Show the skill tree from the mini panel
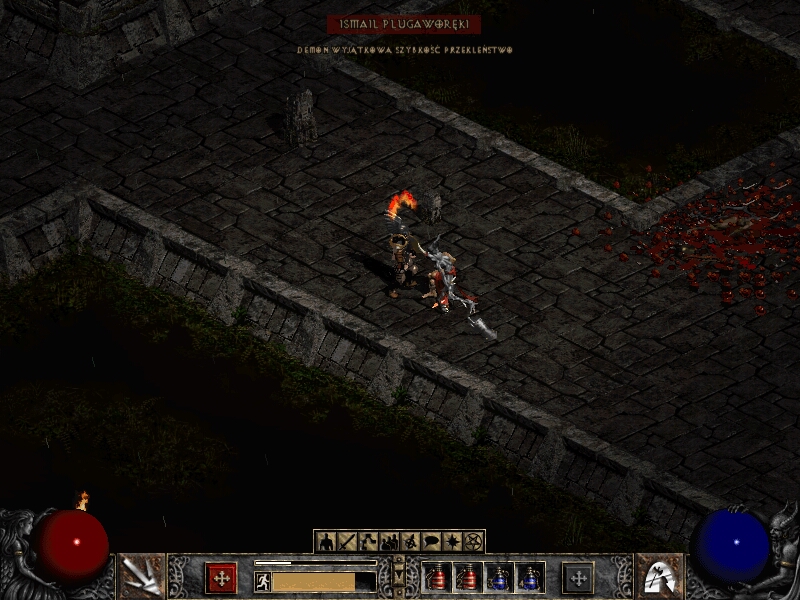Image resolution: width=800 pixels, height=600 pixels. pyautogui.click(x=368, y=542)
